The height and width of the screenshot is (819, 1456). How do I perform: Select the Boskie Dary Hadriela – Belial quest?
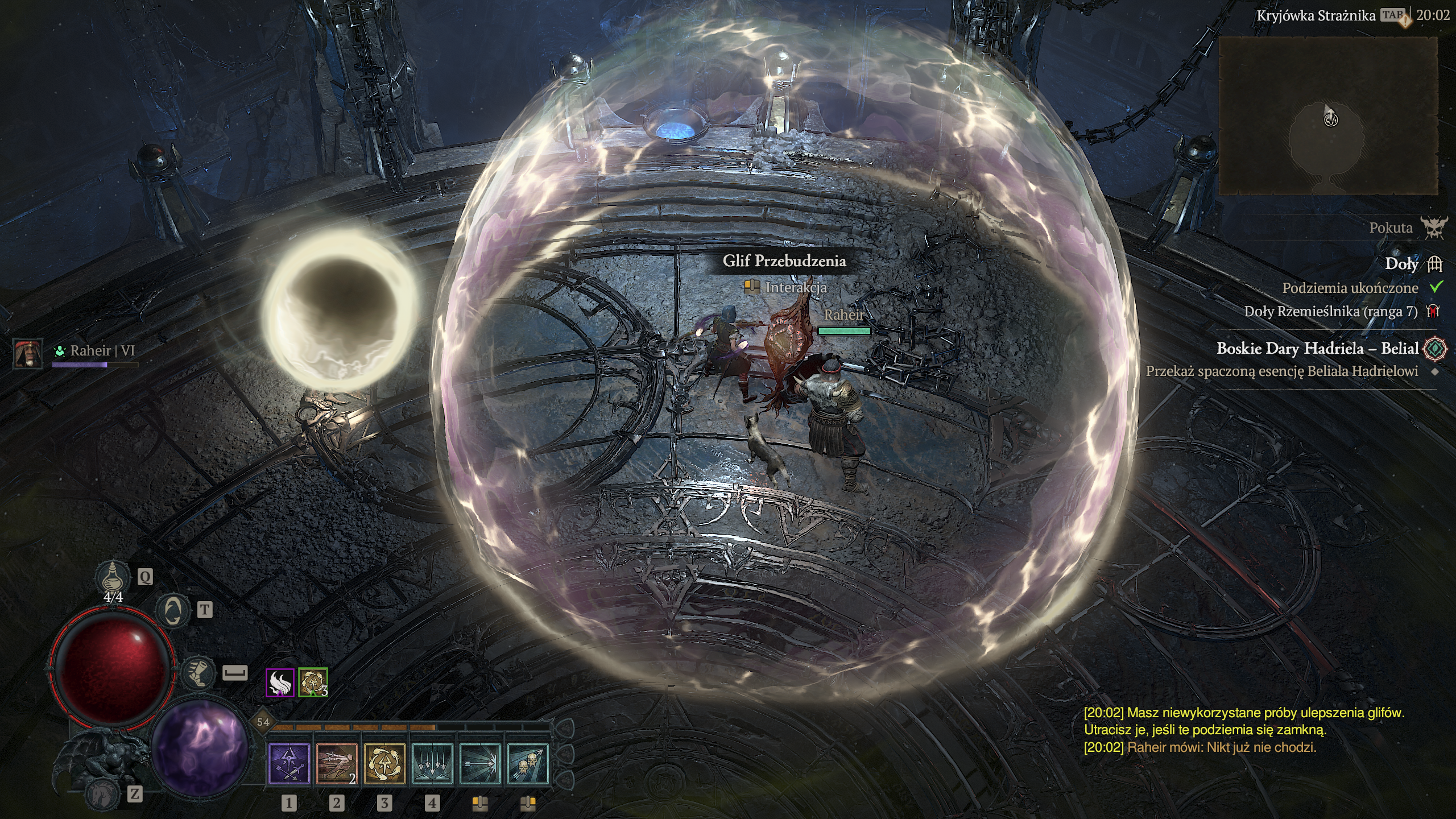click(x=1317, y=349)
